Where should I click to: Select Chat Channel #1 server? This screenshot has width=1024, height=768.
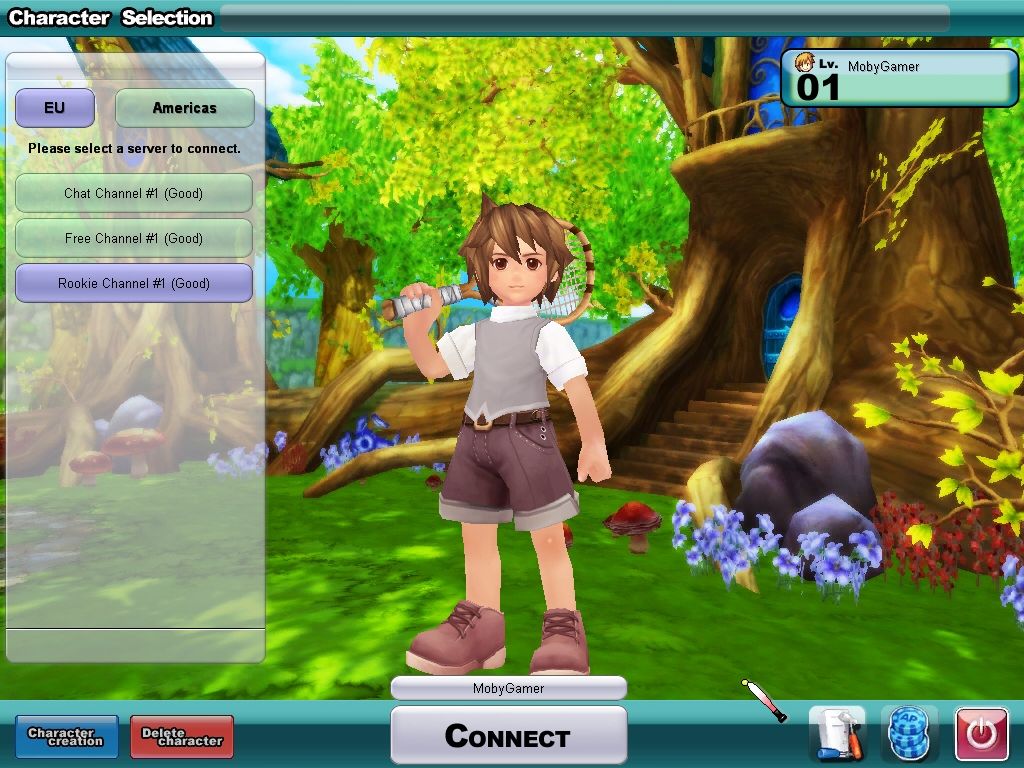click(133, 193)
